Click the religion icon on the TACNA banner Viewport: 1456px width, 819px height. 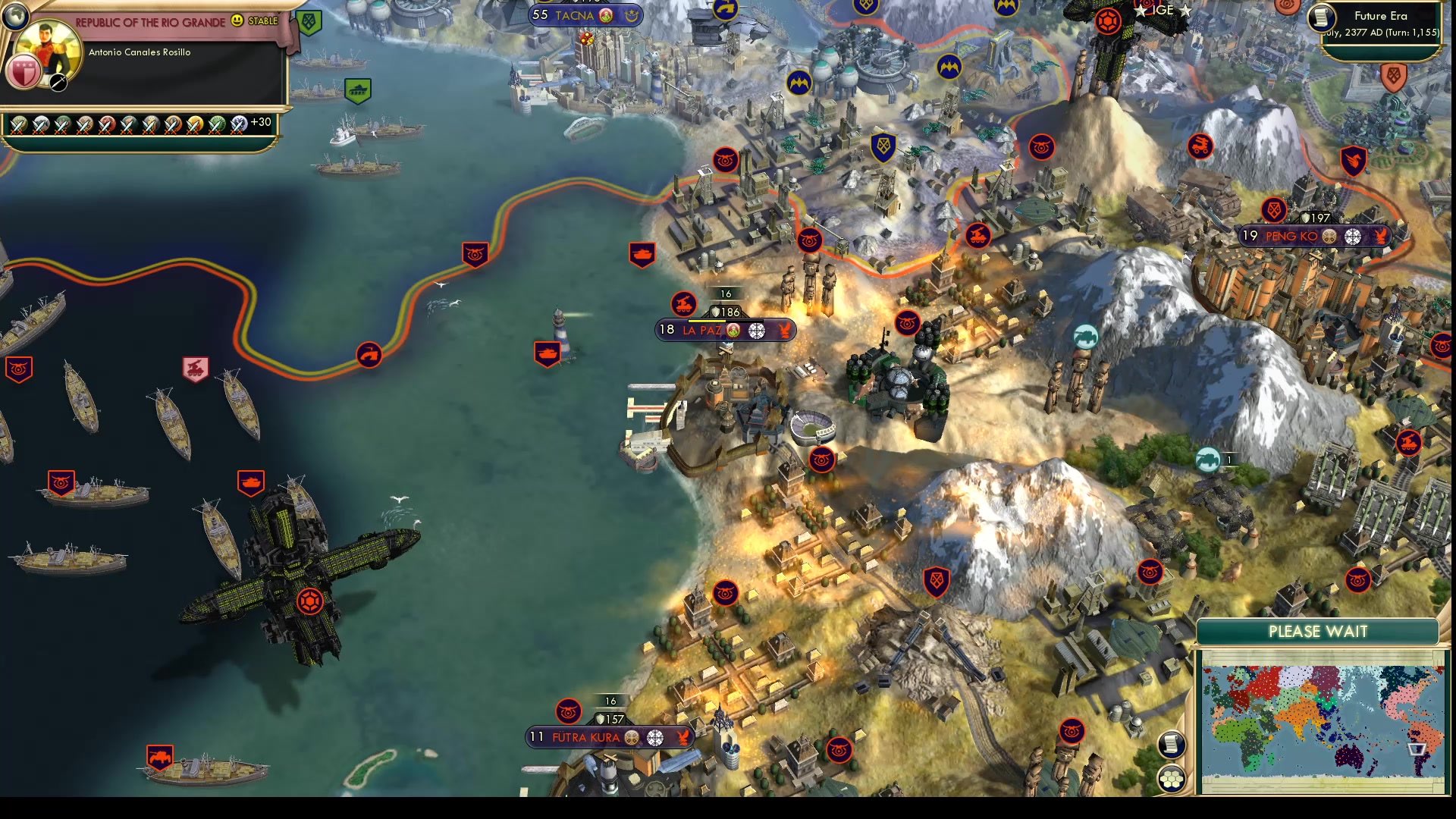tap(605, 15)
